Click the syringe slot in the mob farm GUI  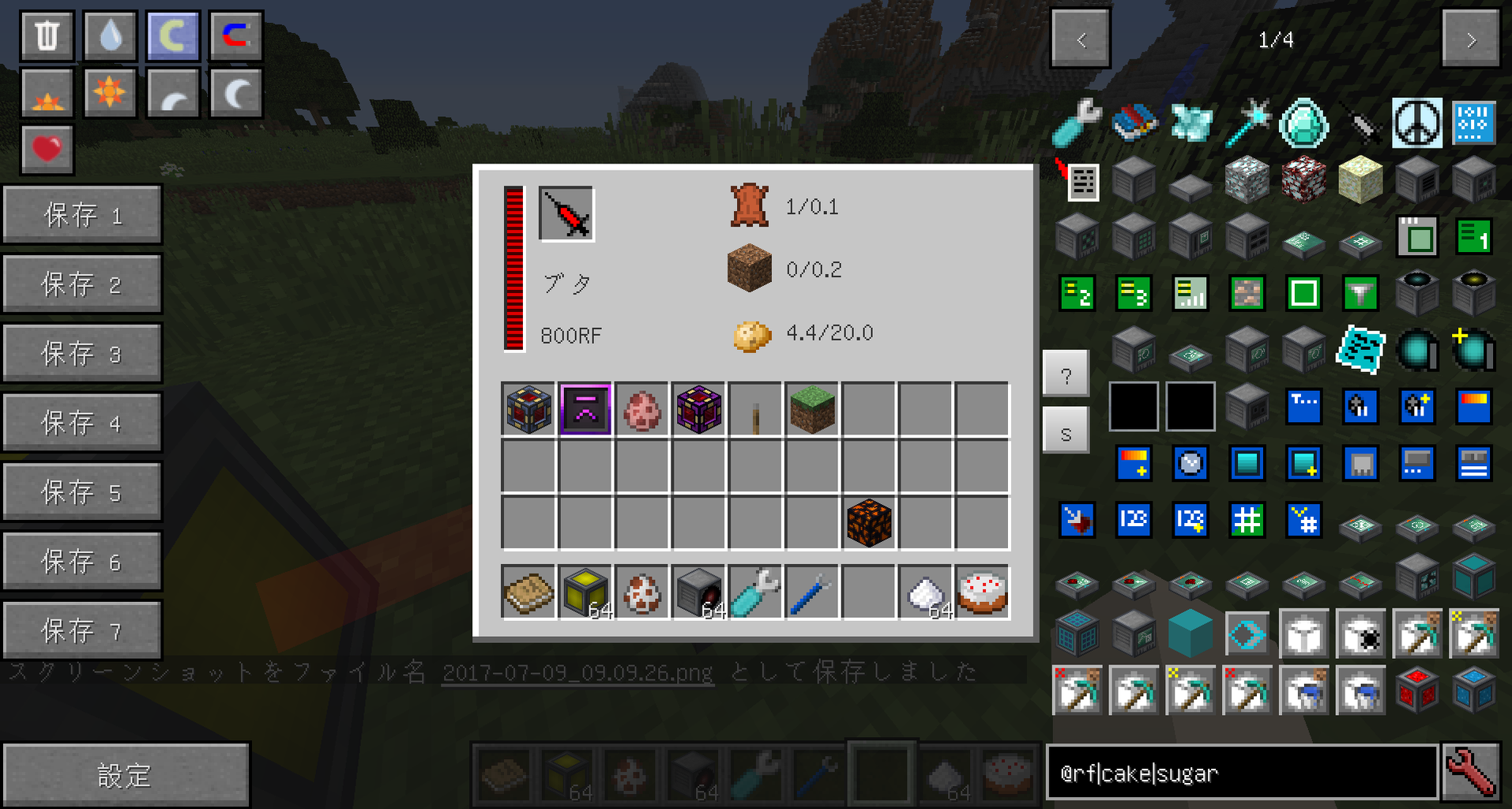(563, 213)
